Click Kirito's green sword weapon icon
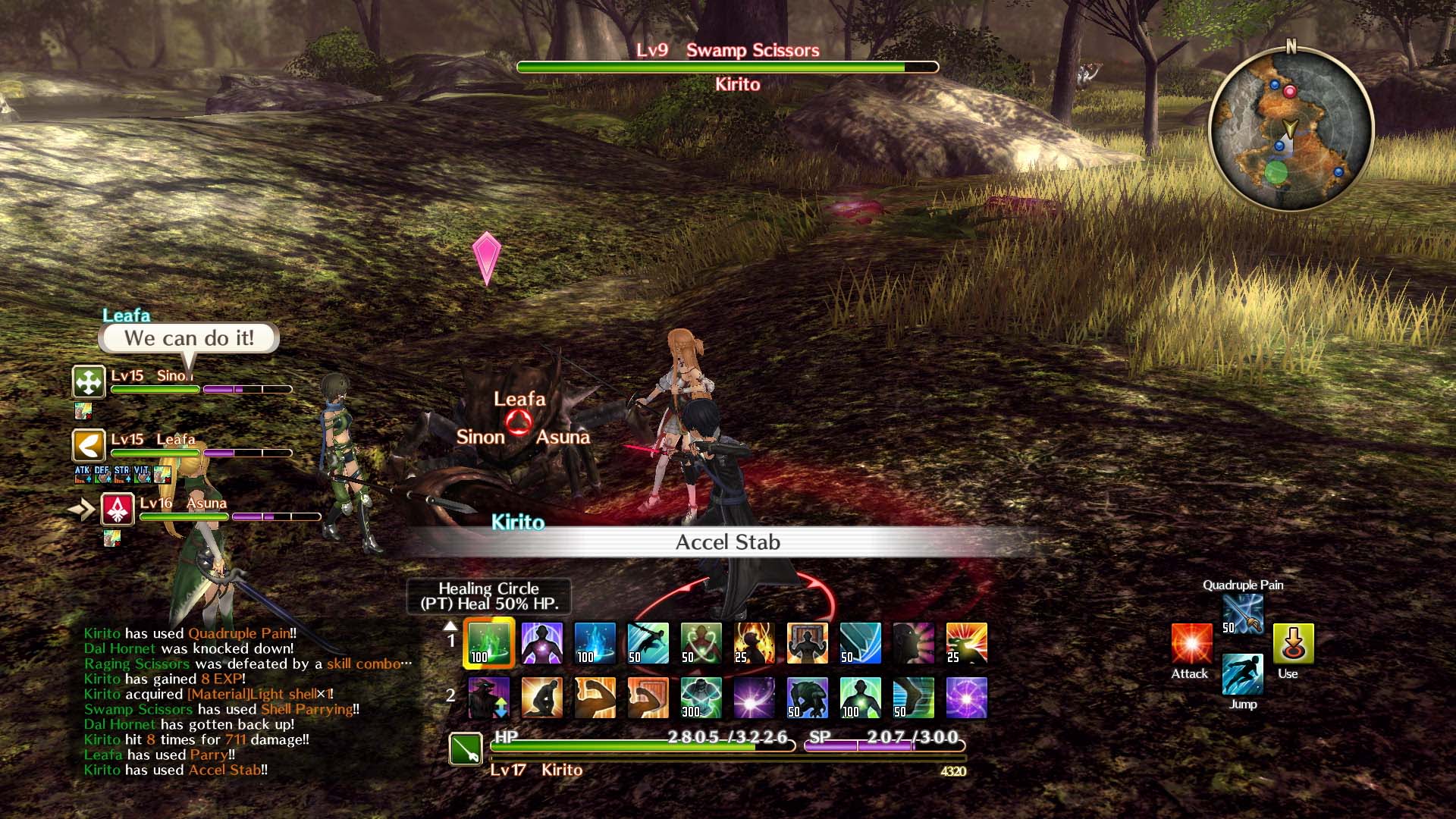The height and width of the screenshot is (819, 1456). click(x=466, y=749)
